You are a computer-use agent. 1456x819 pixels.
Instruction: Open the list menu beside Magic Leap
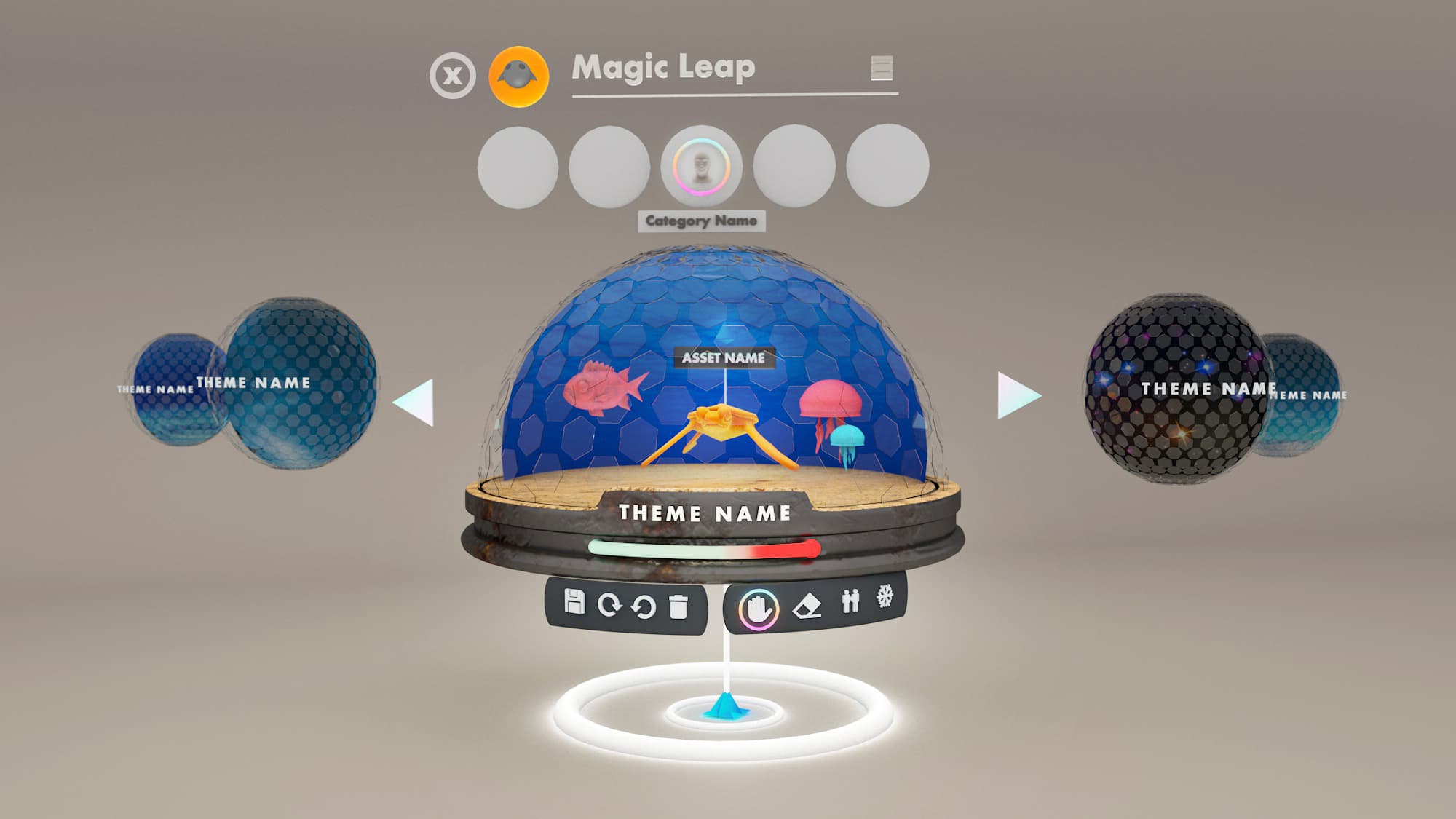882,69
